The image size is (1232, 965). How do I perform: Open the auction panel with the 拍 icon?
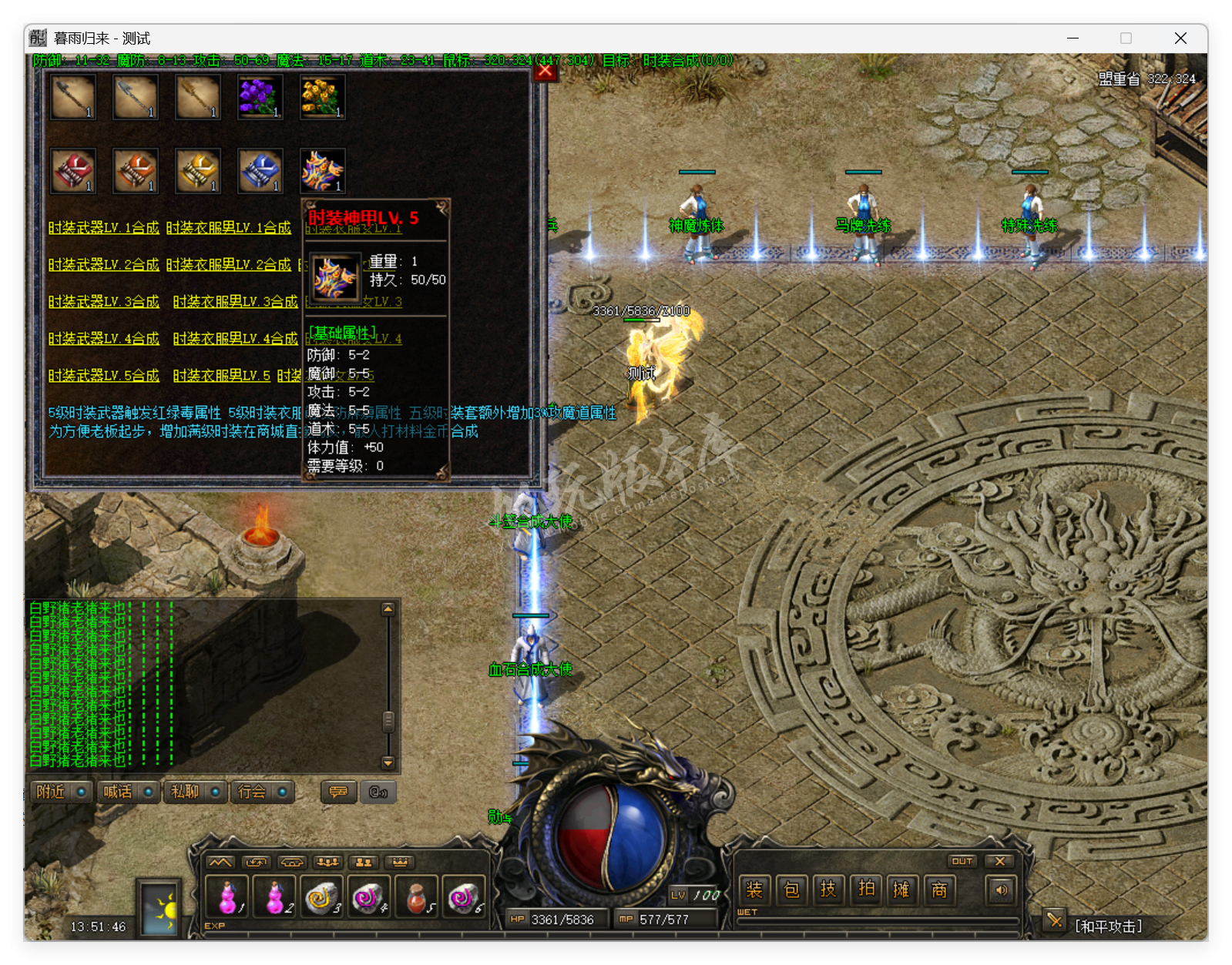click(x=866, y=890)
